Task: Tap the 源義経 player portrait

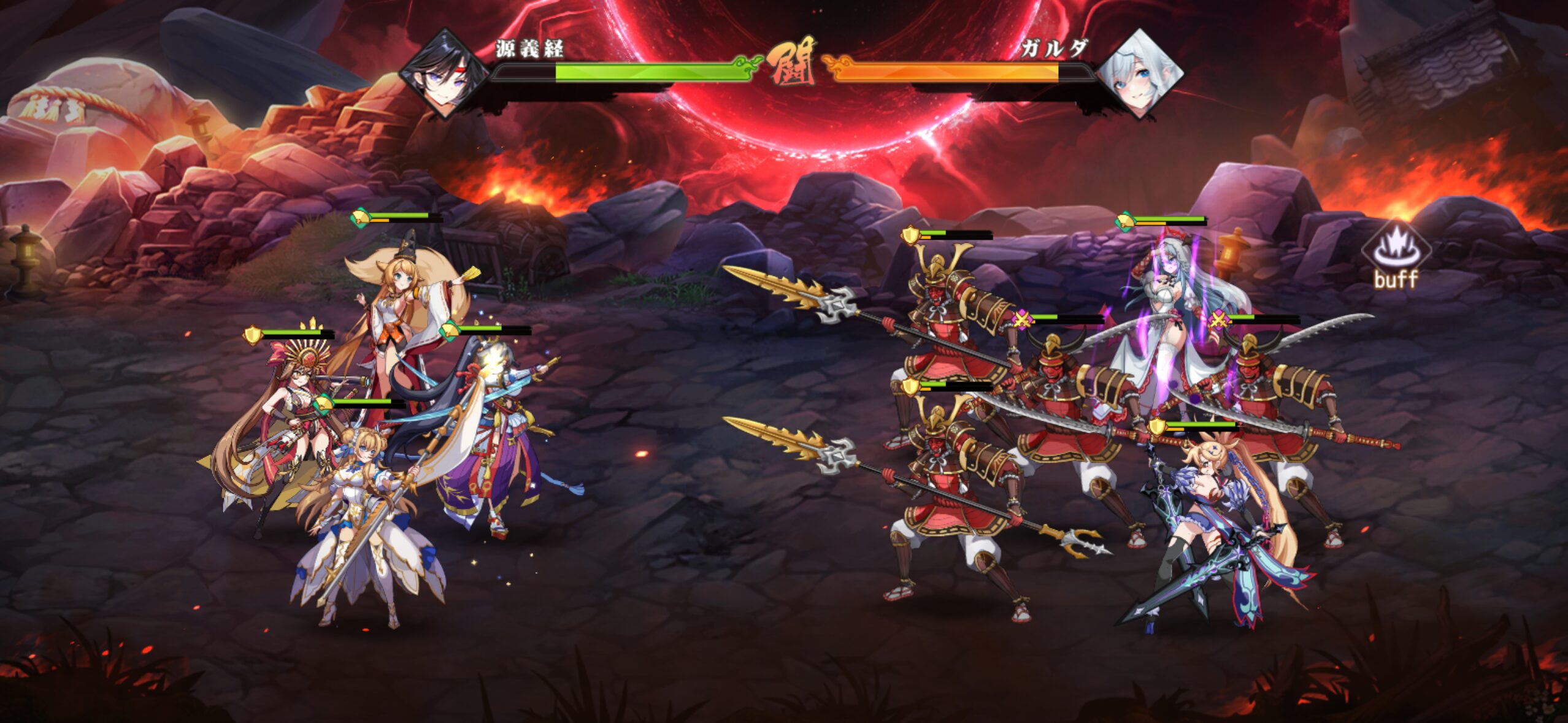Action: point(444,73)
